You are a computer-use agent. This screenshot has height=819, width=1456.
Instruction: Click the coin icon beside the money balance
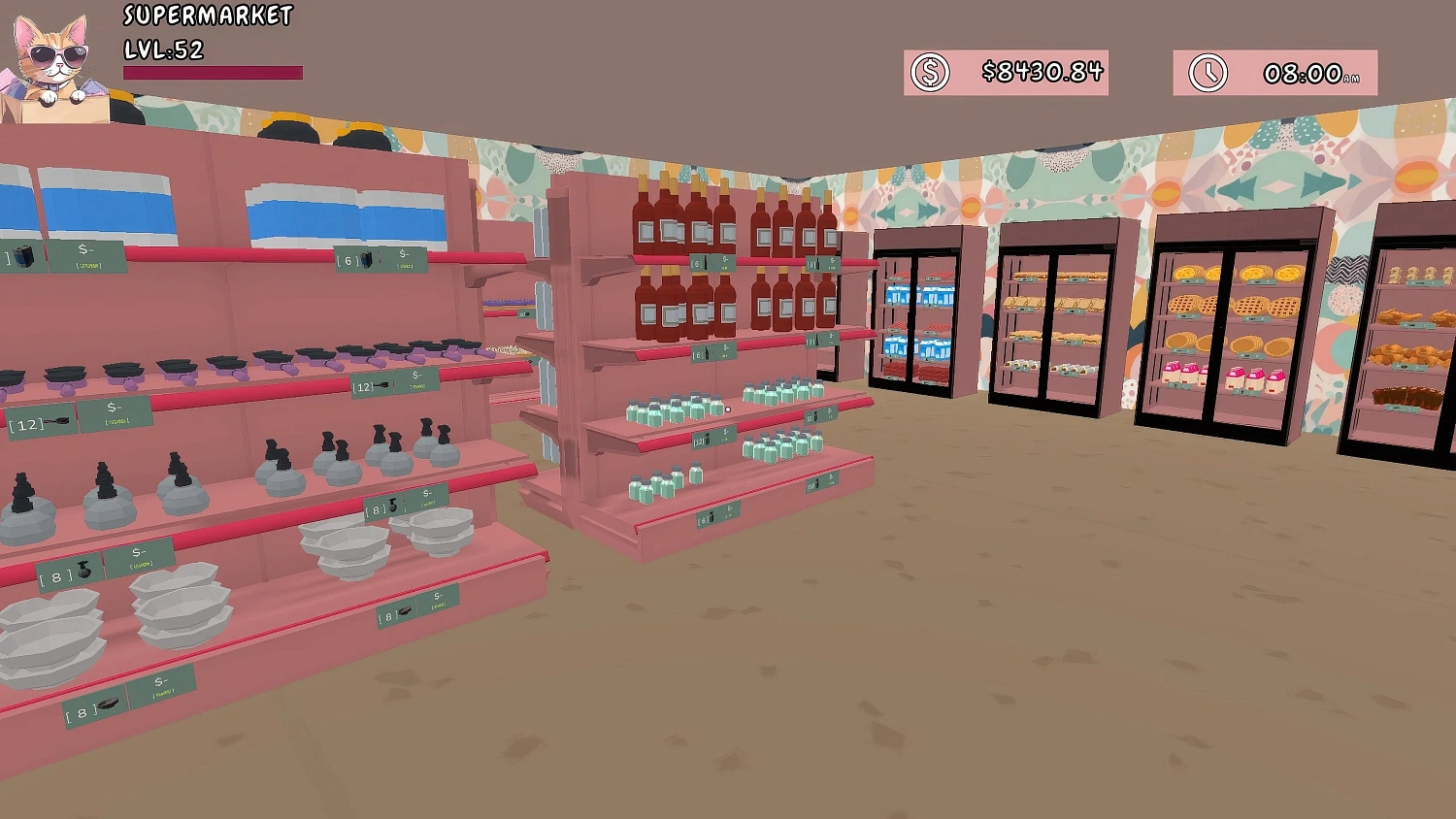pyautogui.click(x=929, y=71)
